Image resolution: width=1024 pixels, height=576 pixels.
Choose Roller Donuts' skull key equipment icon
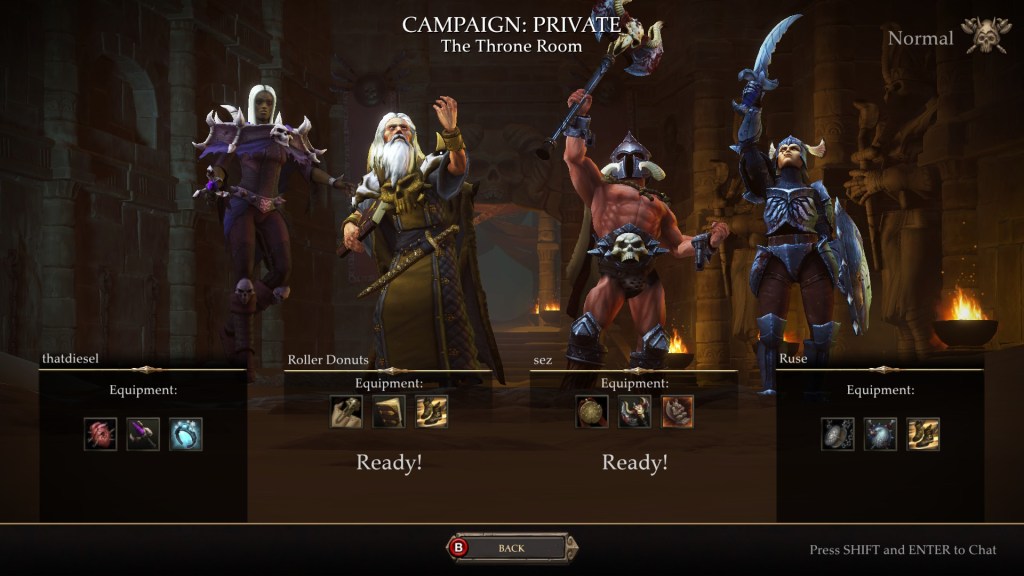coord(346,411)
